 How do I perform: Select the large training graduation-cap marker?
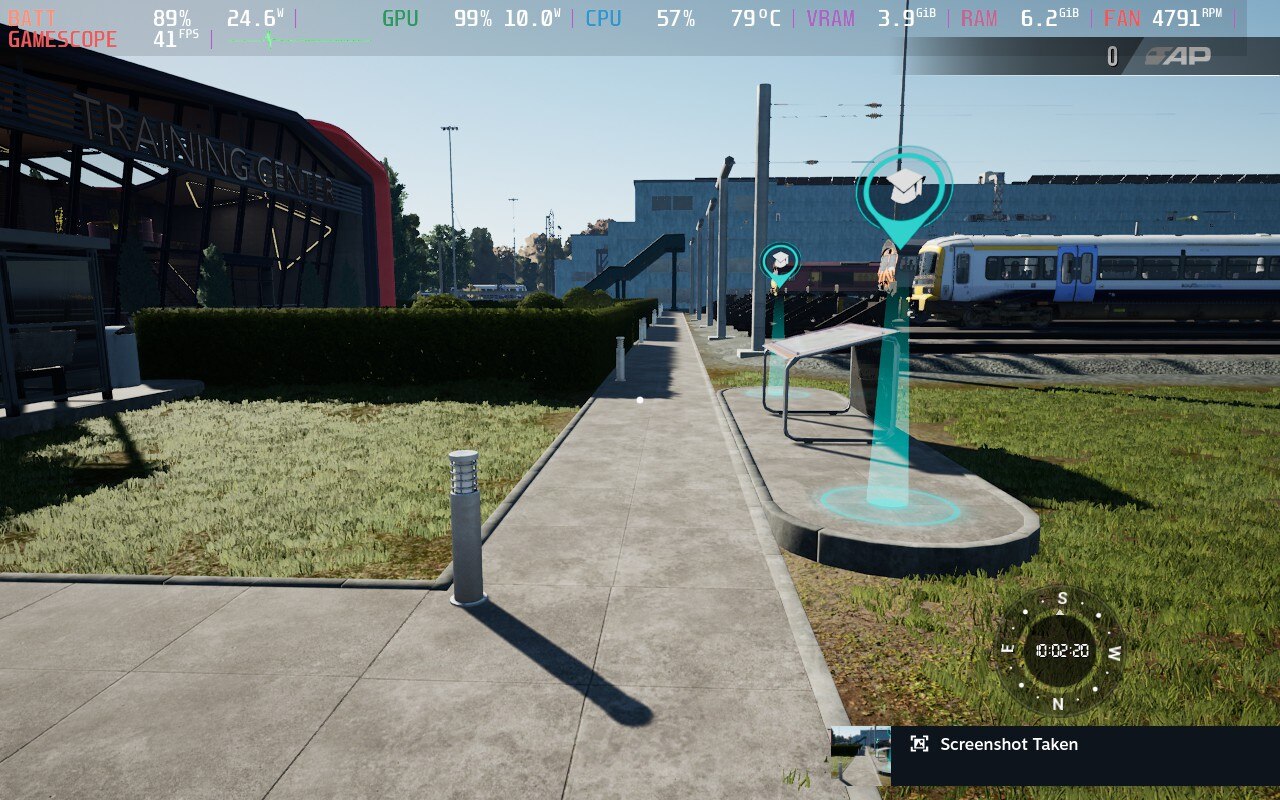click(x=904, y=188)
